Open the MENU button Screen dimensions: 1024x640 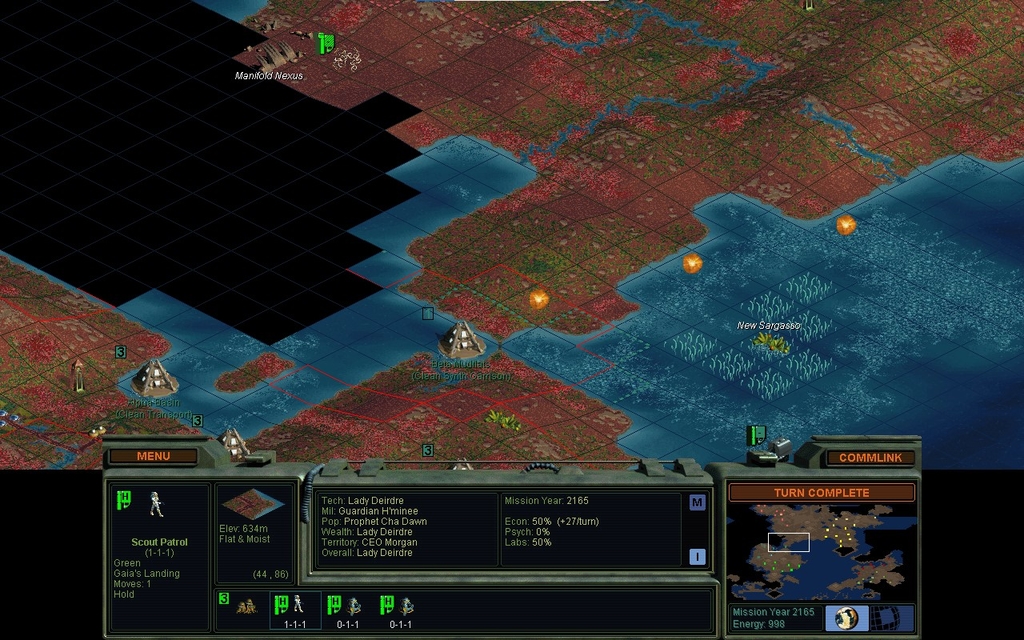click(x=153, y=456)
